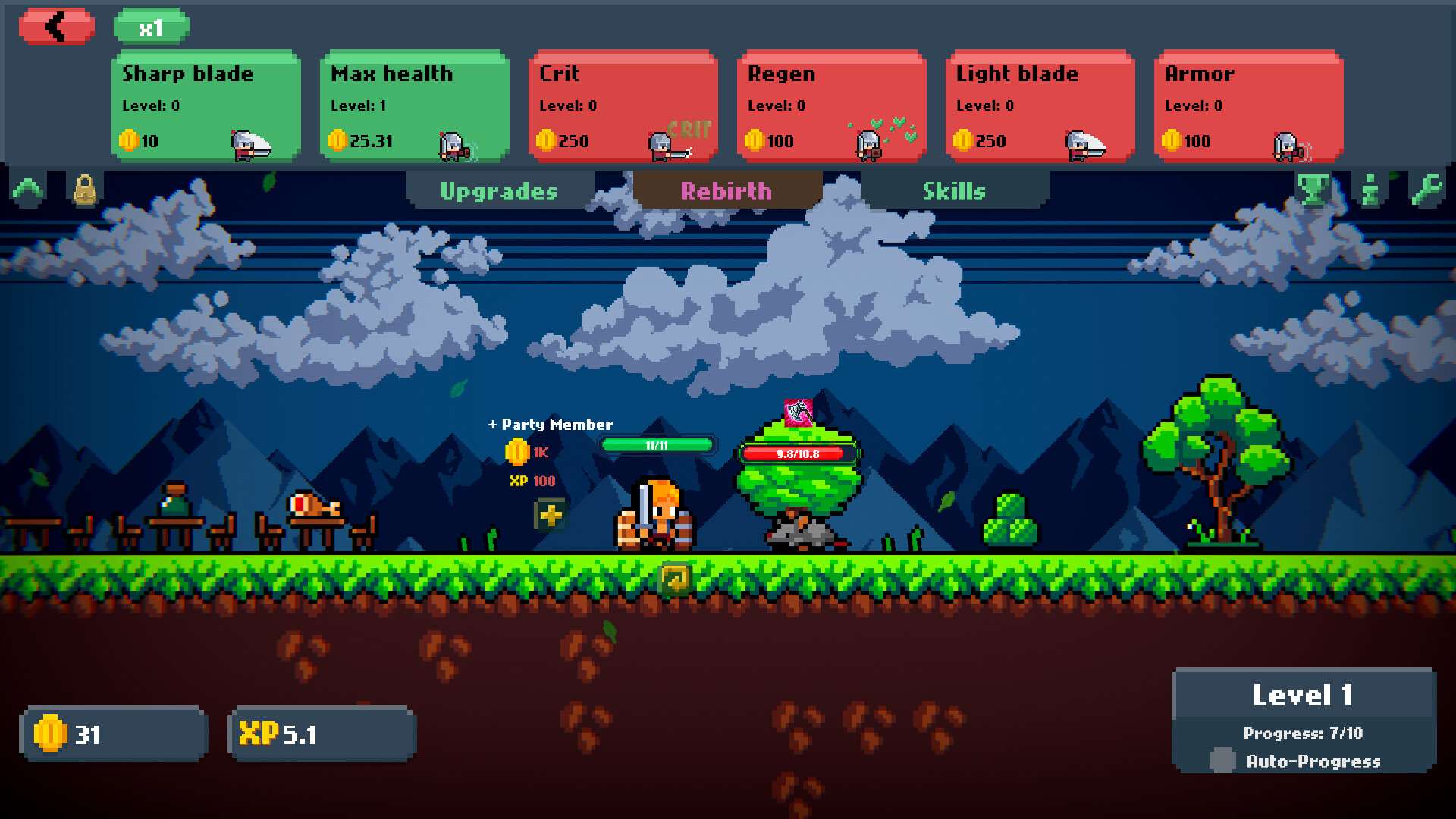1456x819 pixels.
Task: Select the Armor upgrade card
Action: [x=1248, y=106]
